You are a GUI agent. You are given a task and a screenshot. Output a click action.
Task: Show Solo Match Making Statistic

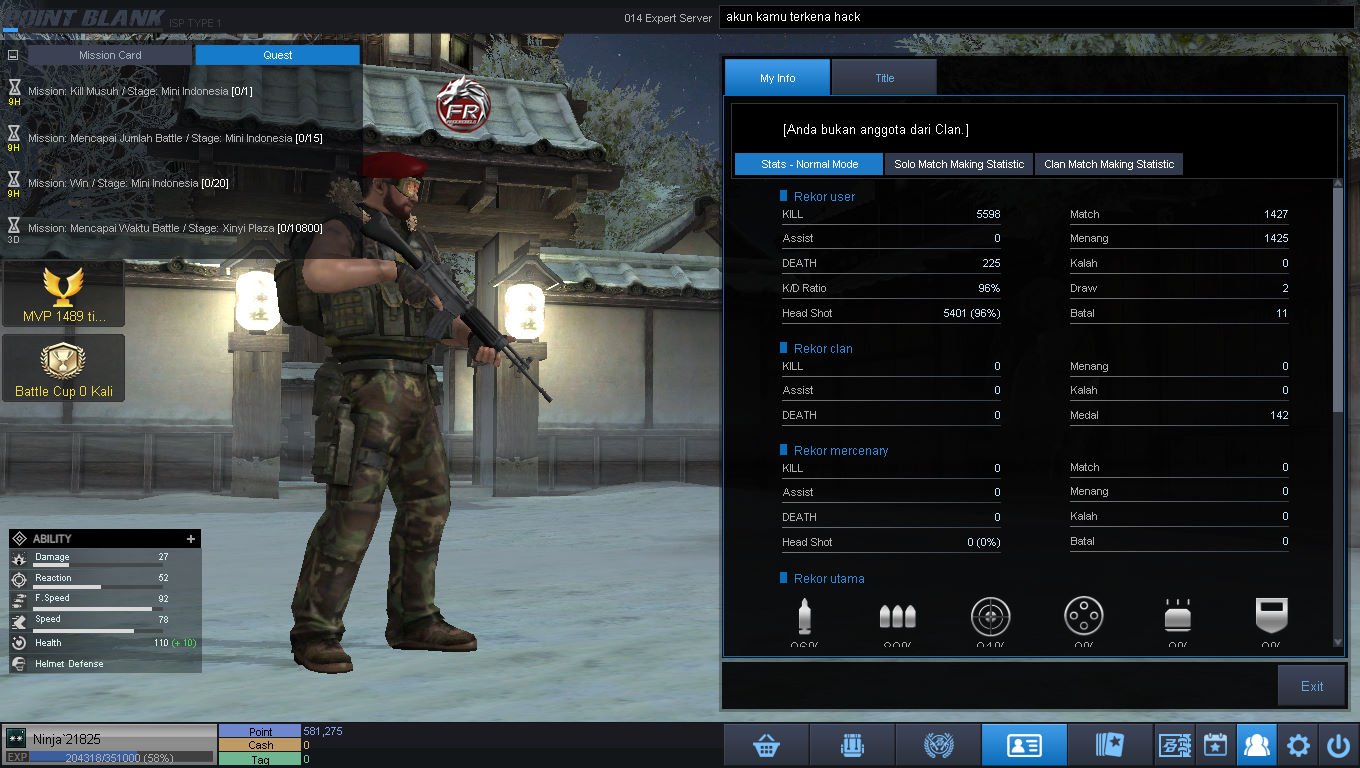click(958, 164)
